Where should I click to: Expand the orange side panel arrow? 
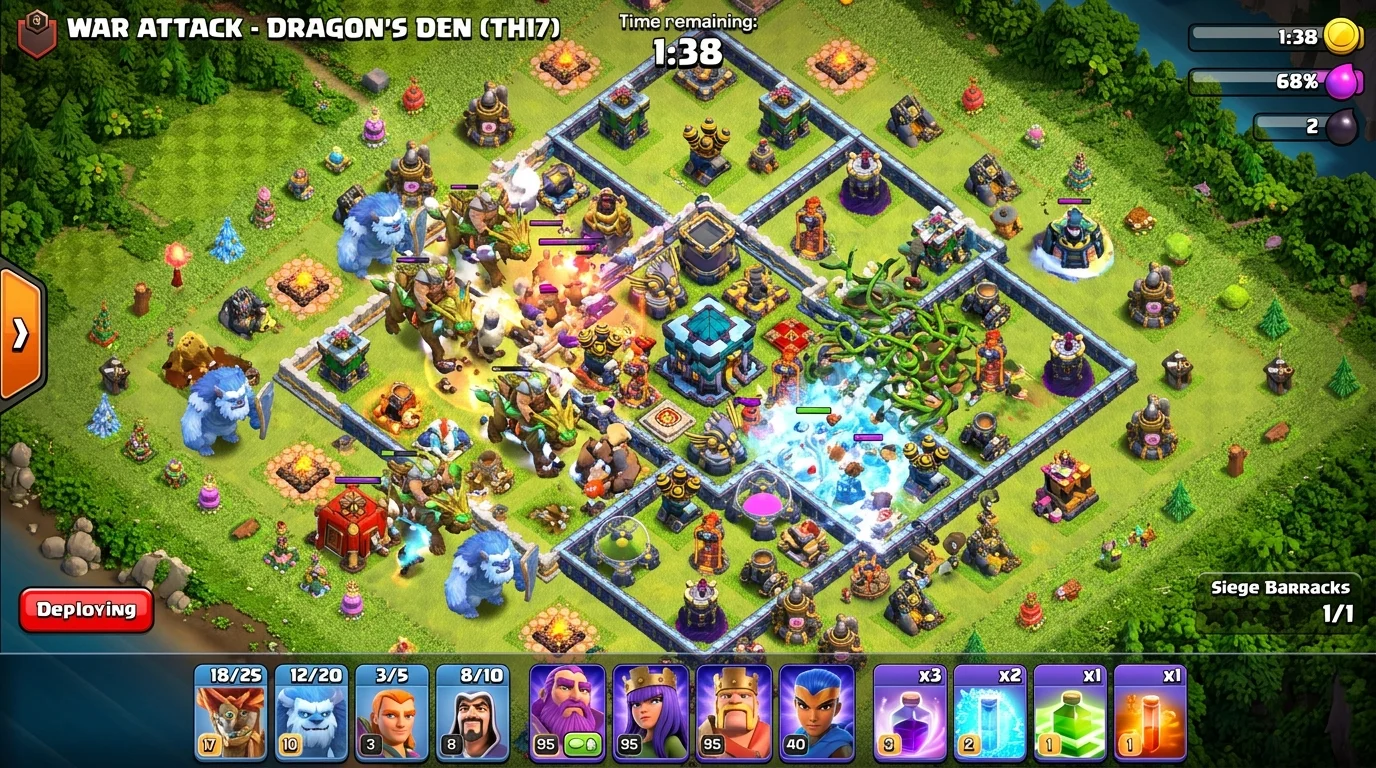20,334
